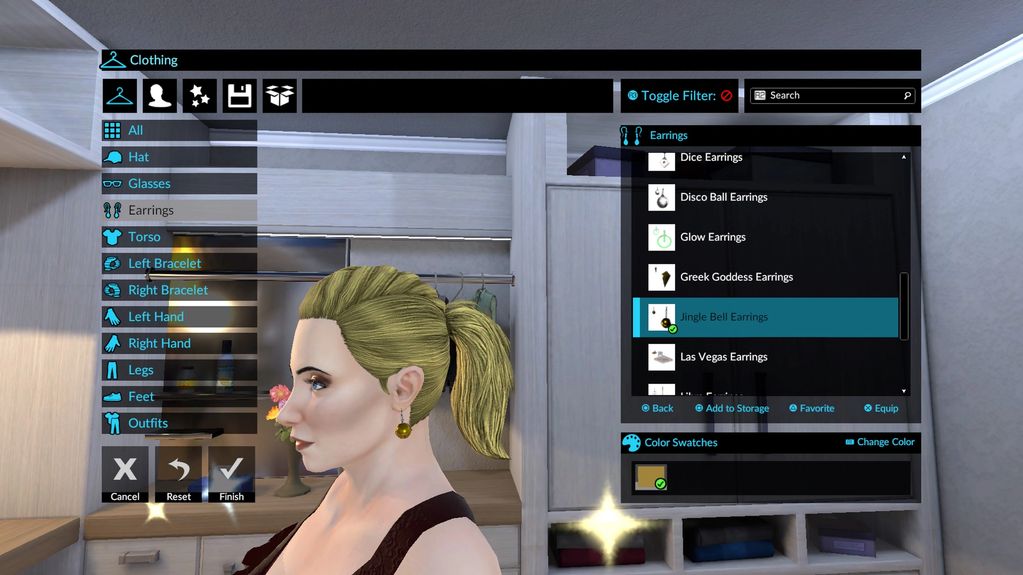Screen dimensions: 1023x575
Task: Select the Legs category
Action: [x=178, y=370]
